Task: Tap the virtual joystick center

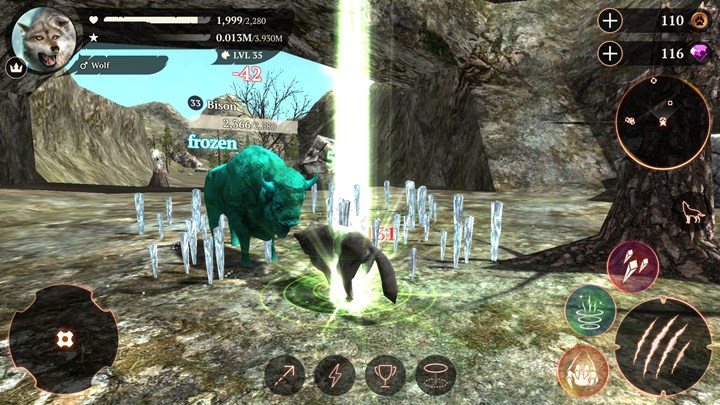Action: coord(63,339)
